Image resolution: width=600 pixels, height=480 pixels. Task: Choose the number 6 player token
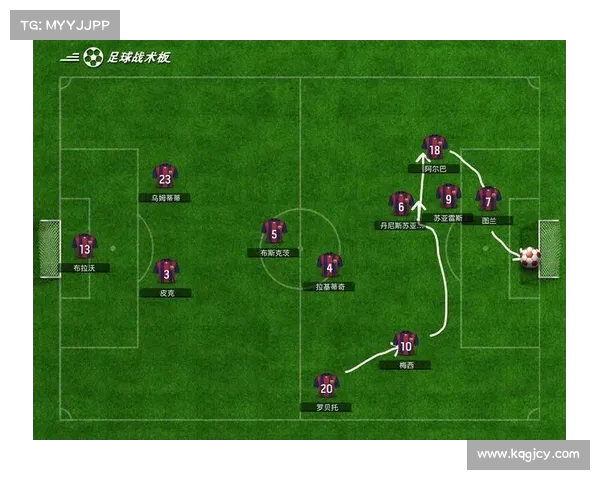point(401,204)
